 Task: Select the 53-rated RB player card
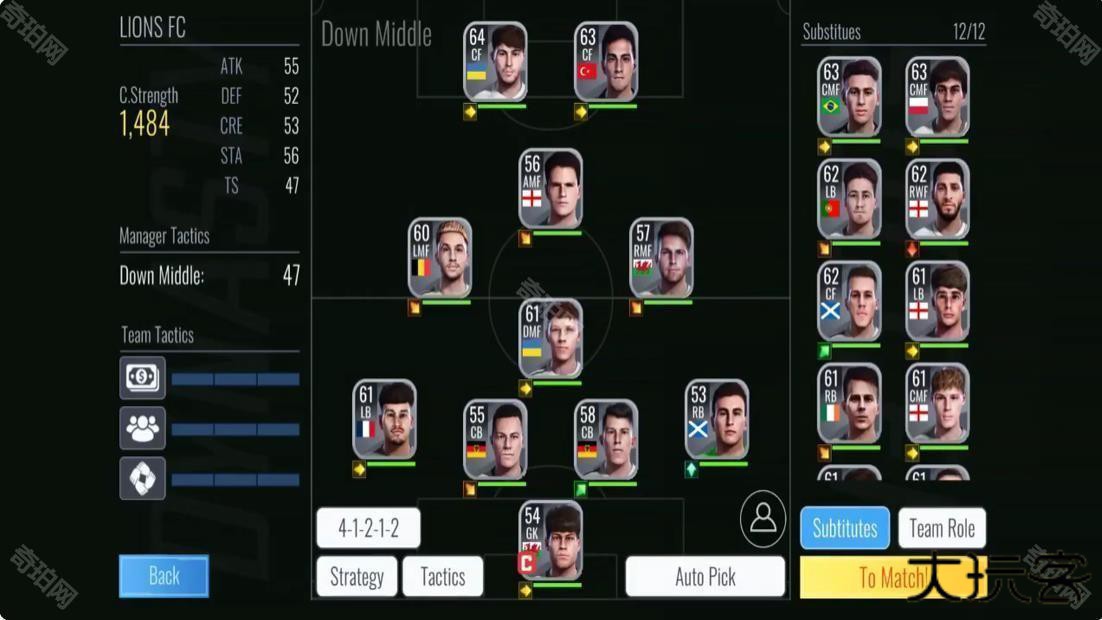coord(717,420)
